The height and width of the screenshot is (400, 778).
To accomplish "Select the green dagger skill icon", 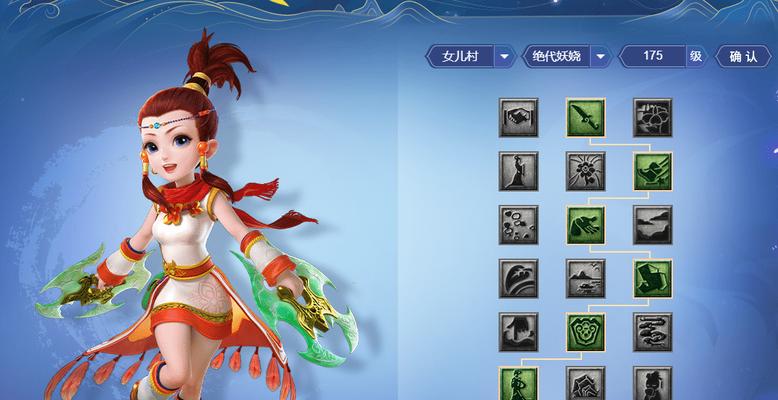I will tap(585, 118).
